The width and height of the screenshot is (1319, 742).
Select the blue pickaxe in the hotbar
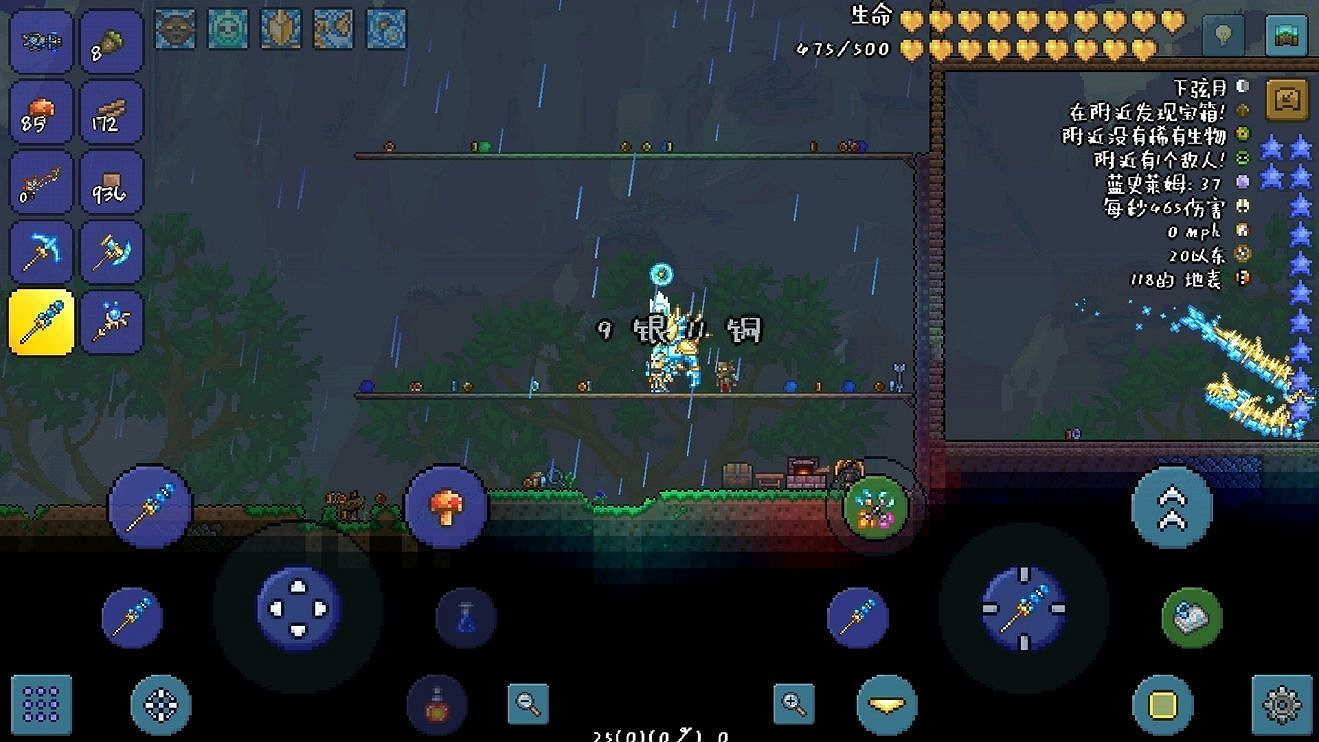tap(40, 252)
